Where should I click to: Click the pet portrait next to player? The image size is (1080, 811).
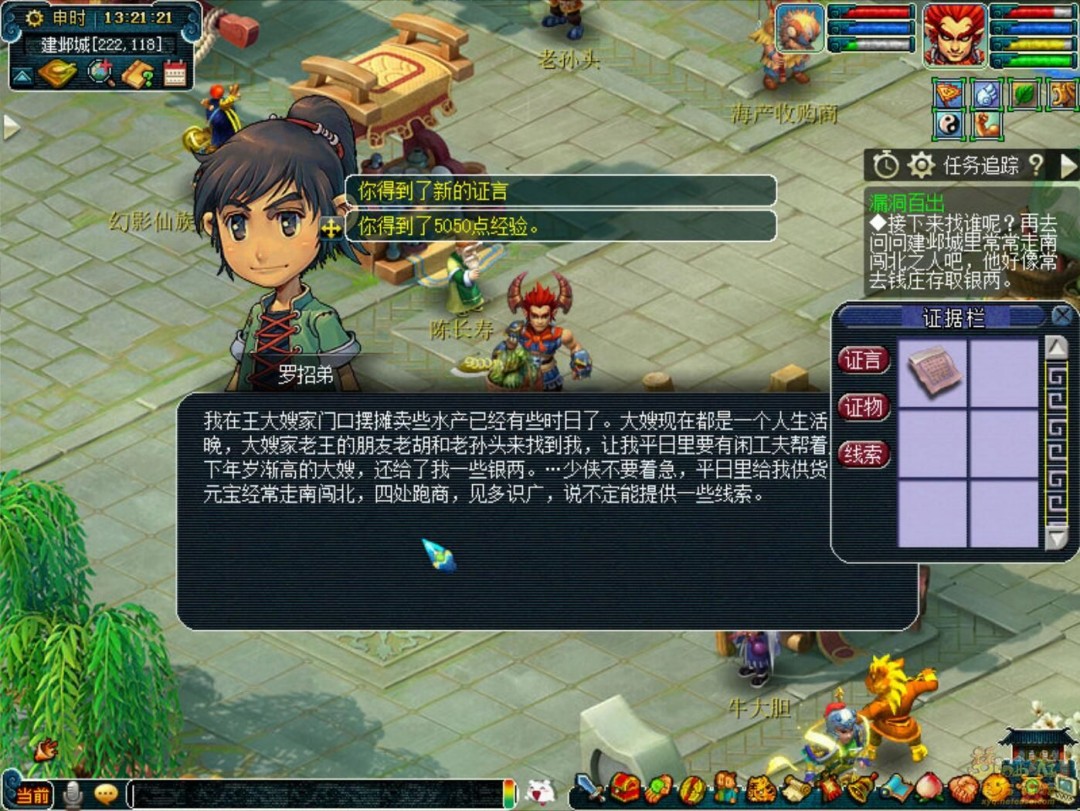799,29
